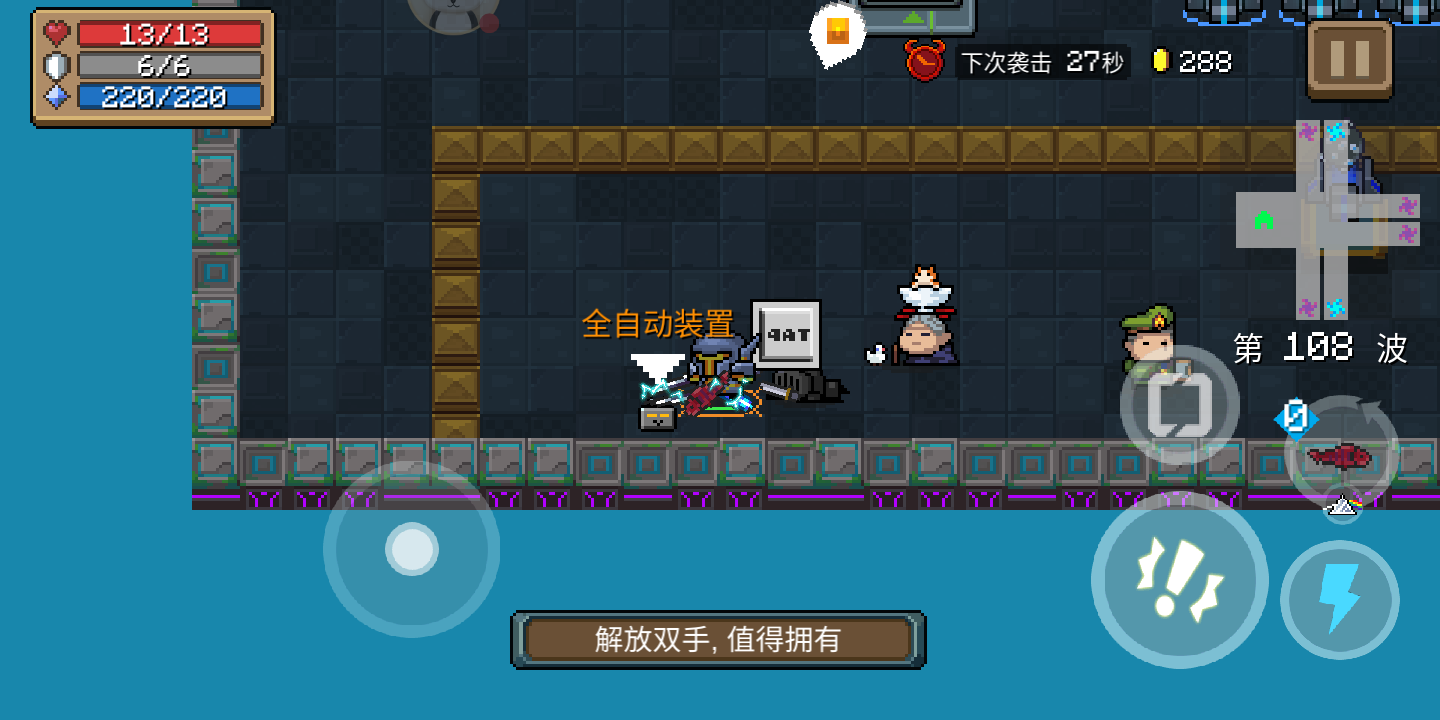This screenshot has height=720, width=1440.
Task: Tap the gold coin icon beside 288
Action: [1160, 61]
